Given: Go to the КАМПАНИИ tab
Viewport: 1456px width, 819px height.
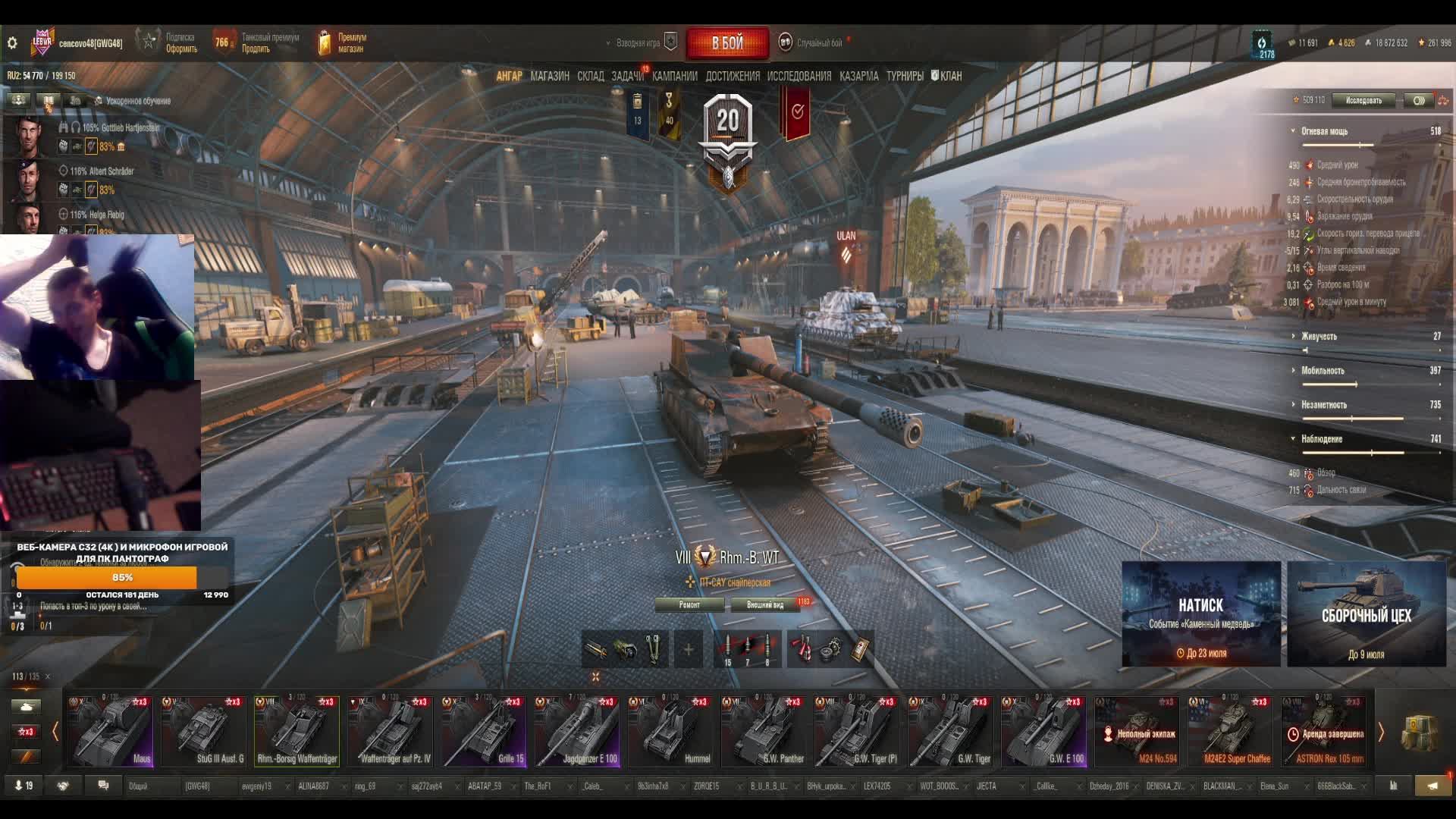Looking at the screenshot, I should (x=674, y=76).
